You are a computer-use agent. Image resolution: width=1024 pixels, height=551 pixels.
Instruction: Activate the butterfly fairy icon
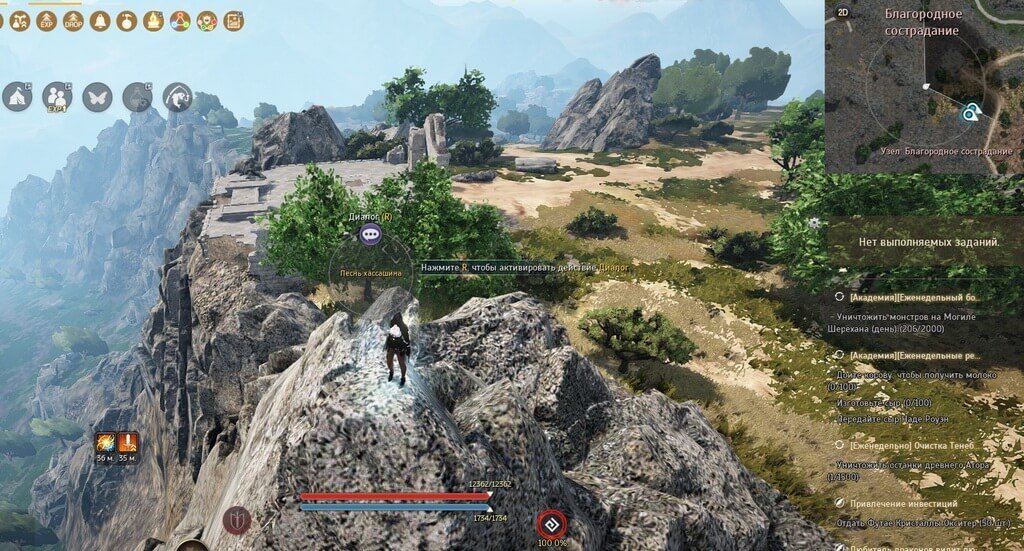click(97, 96)
